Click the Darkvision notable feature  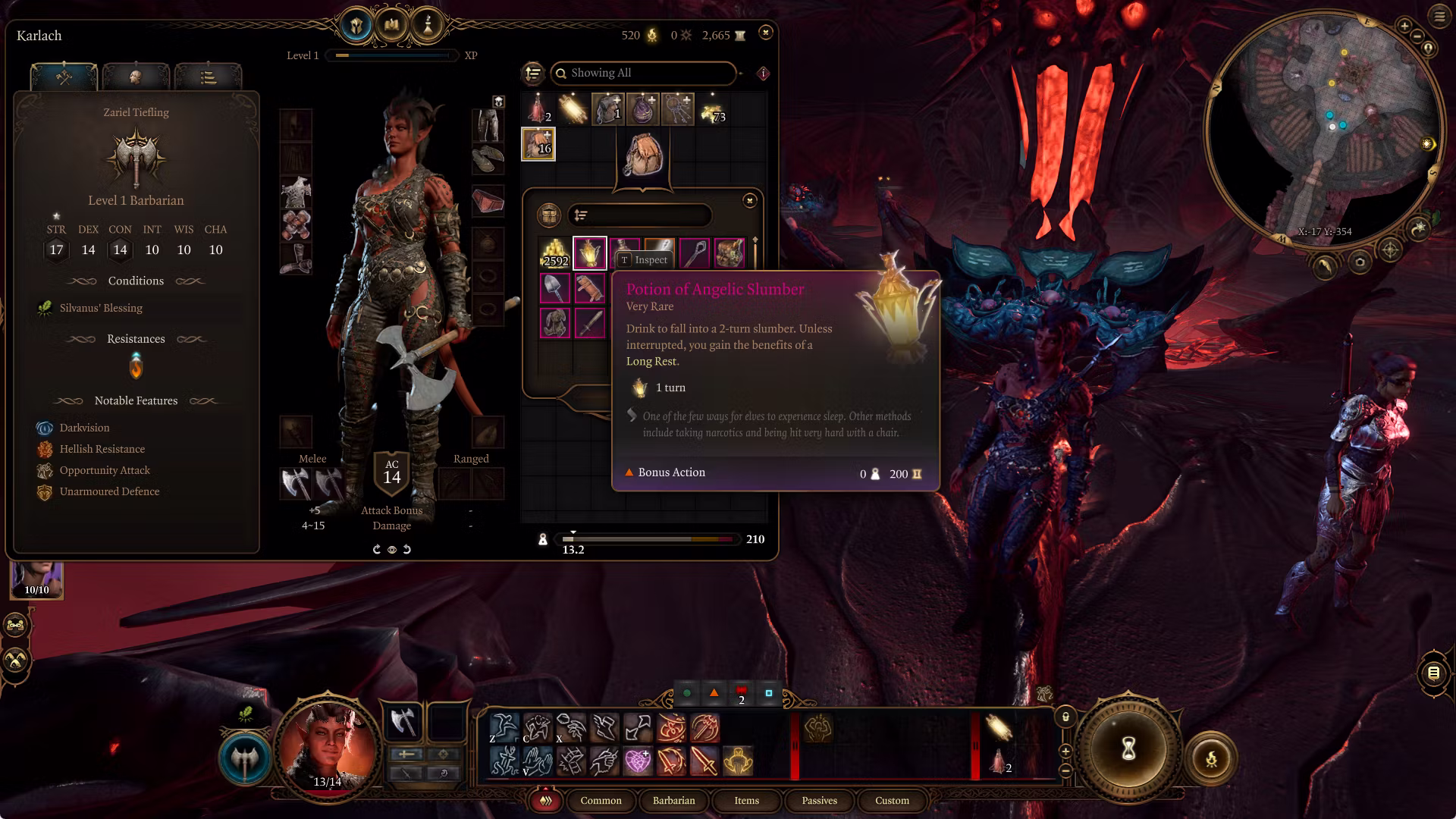(x=84, y=428)
